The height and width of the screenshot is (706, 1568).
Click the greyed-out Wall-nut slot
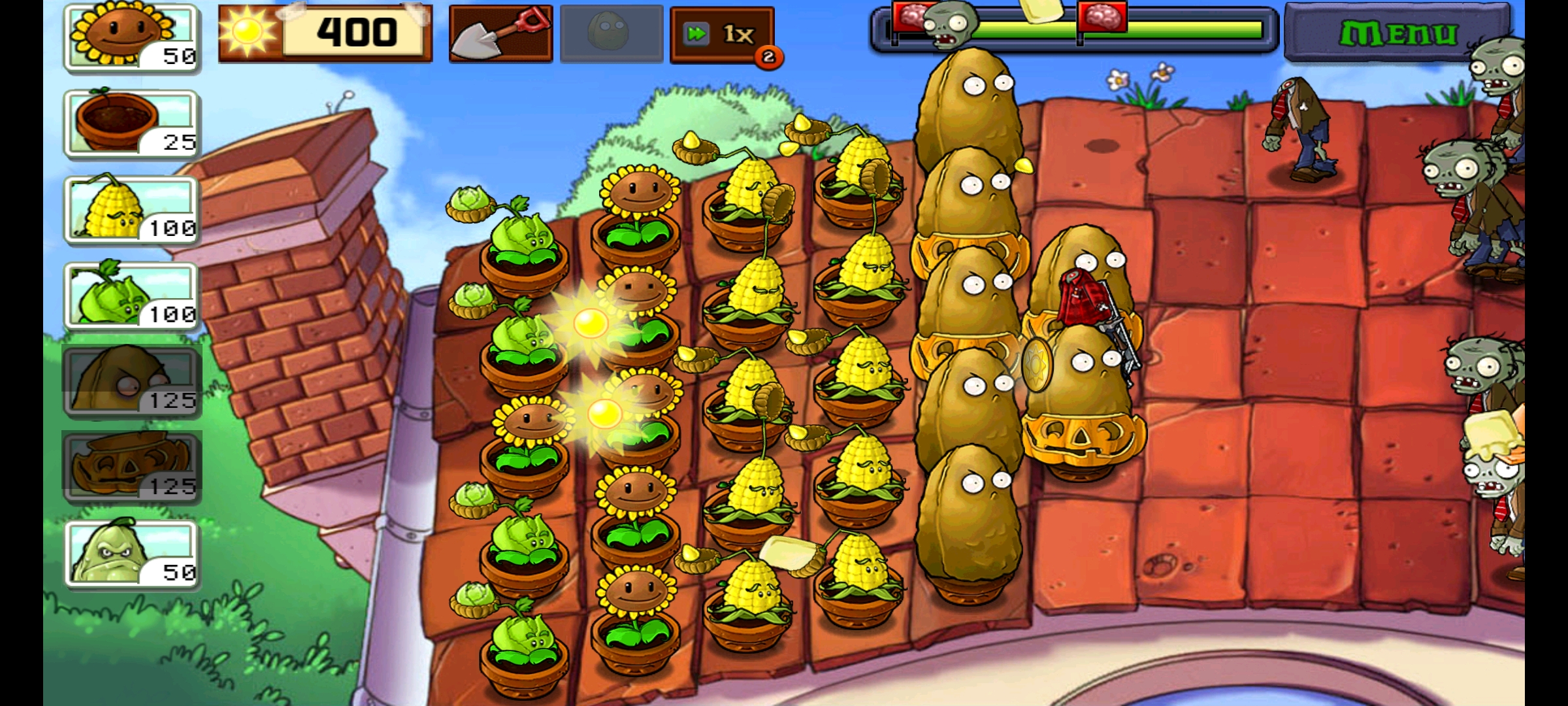coord(612,34)
